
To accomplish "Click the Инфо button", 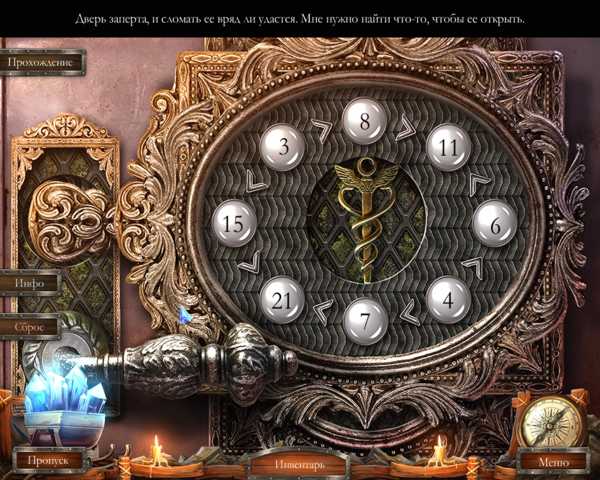I will [29, 283].
